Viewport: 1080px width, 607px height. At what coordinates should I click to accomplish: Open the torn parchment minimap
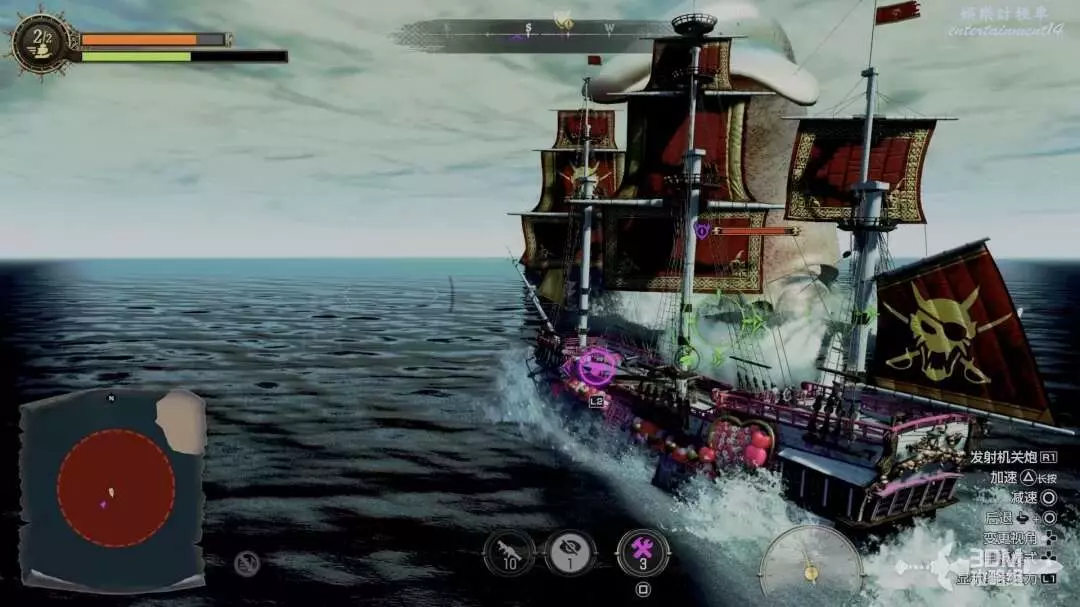pos(112,489)
